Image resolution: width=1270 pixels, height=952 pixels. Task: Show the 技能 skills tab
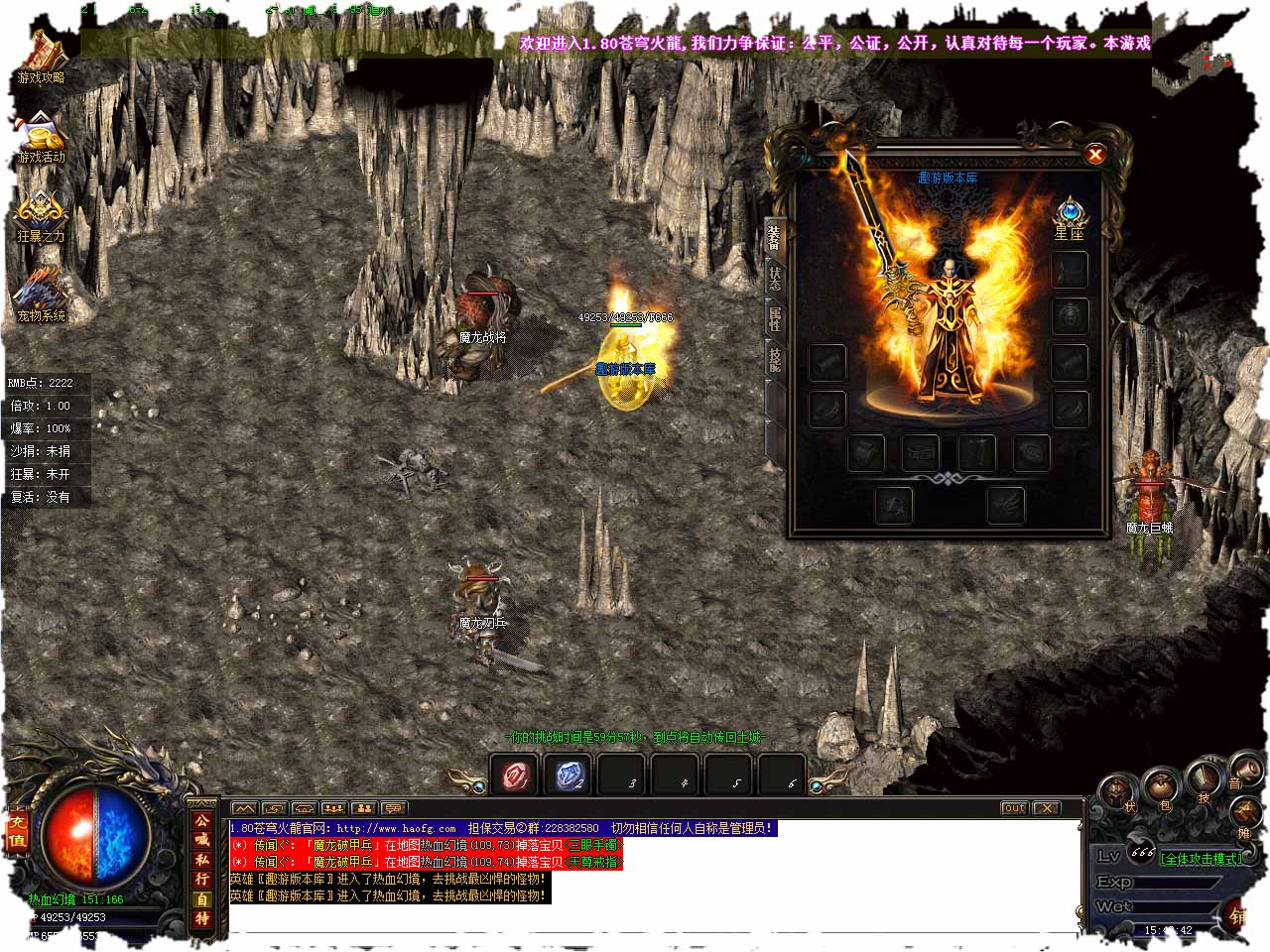click(775, 359)
